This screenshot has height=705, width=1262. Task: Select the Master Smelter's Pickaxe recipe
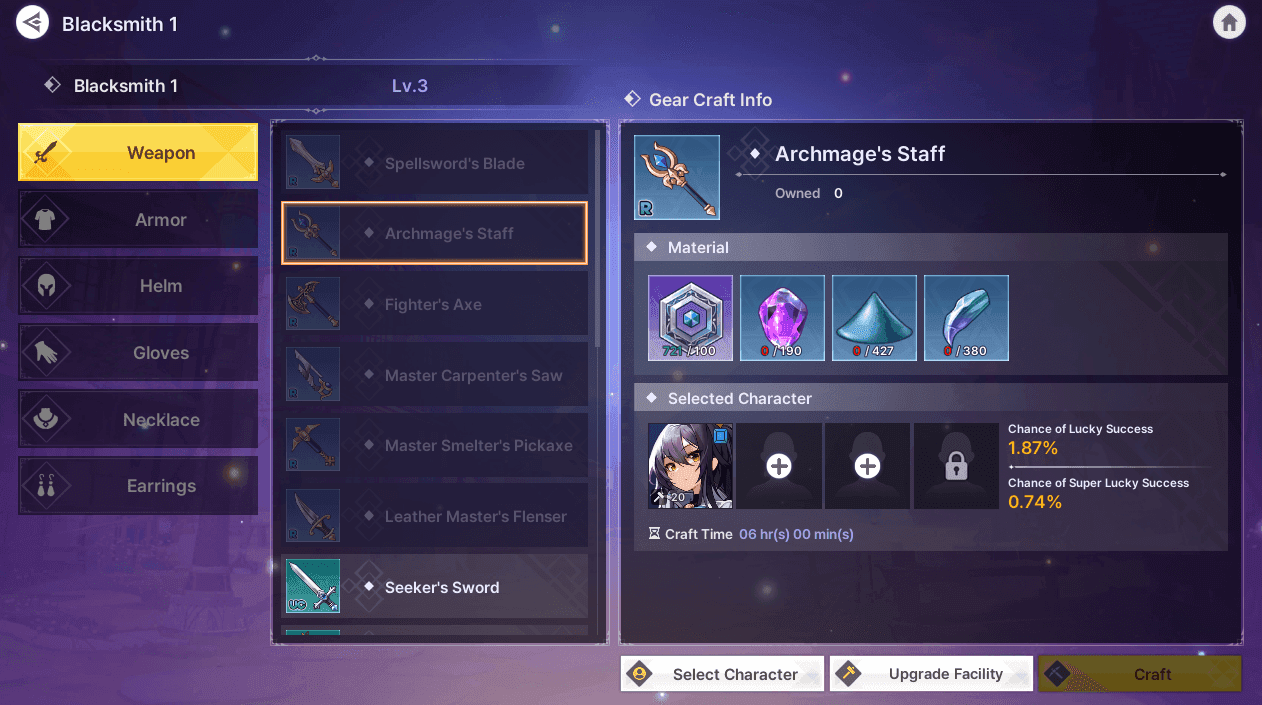click(x=434, y=446)
